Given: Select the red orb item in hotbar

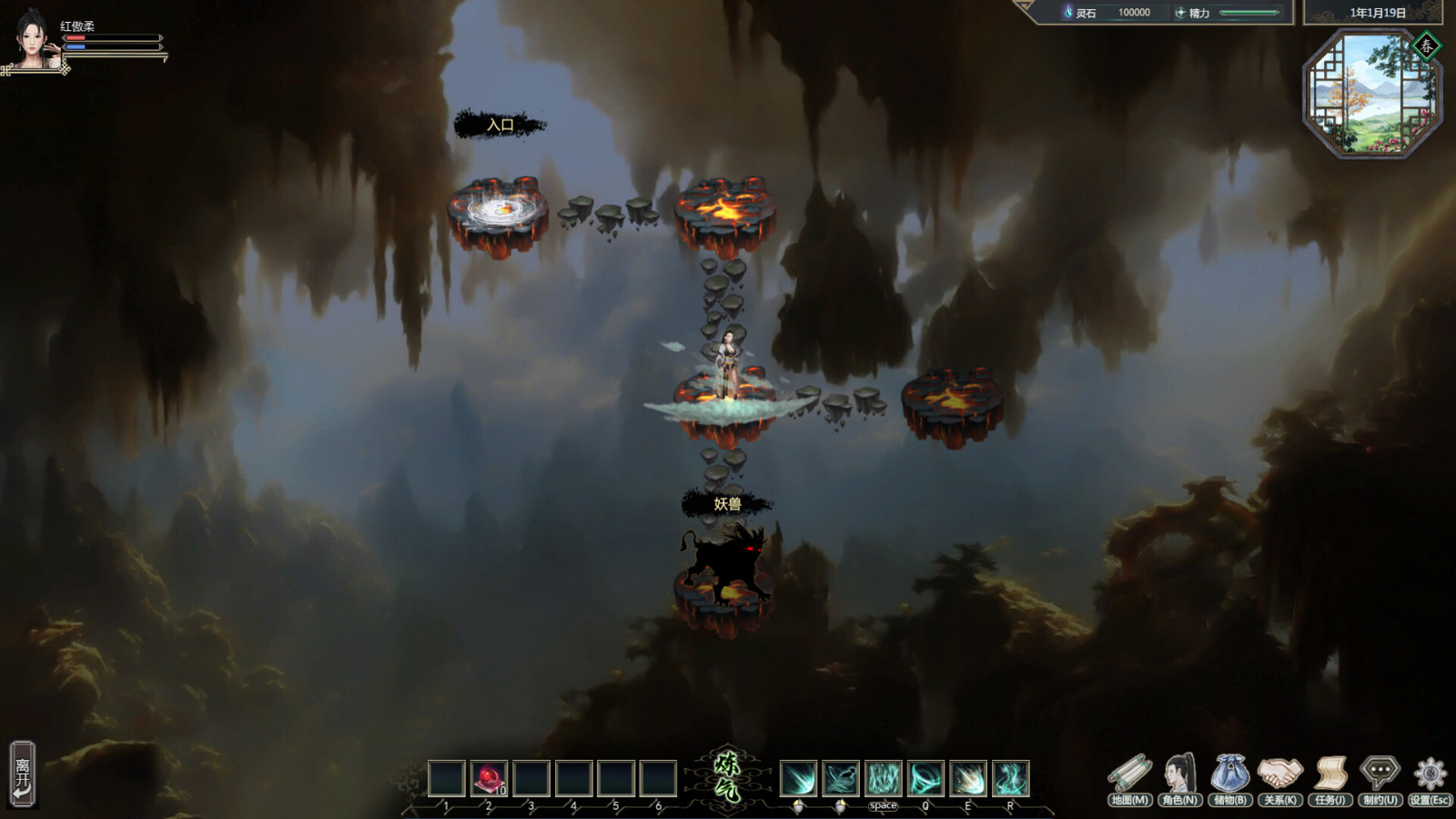Looking at the screenshot, I should tap(490, 779).
